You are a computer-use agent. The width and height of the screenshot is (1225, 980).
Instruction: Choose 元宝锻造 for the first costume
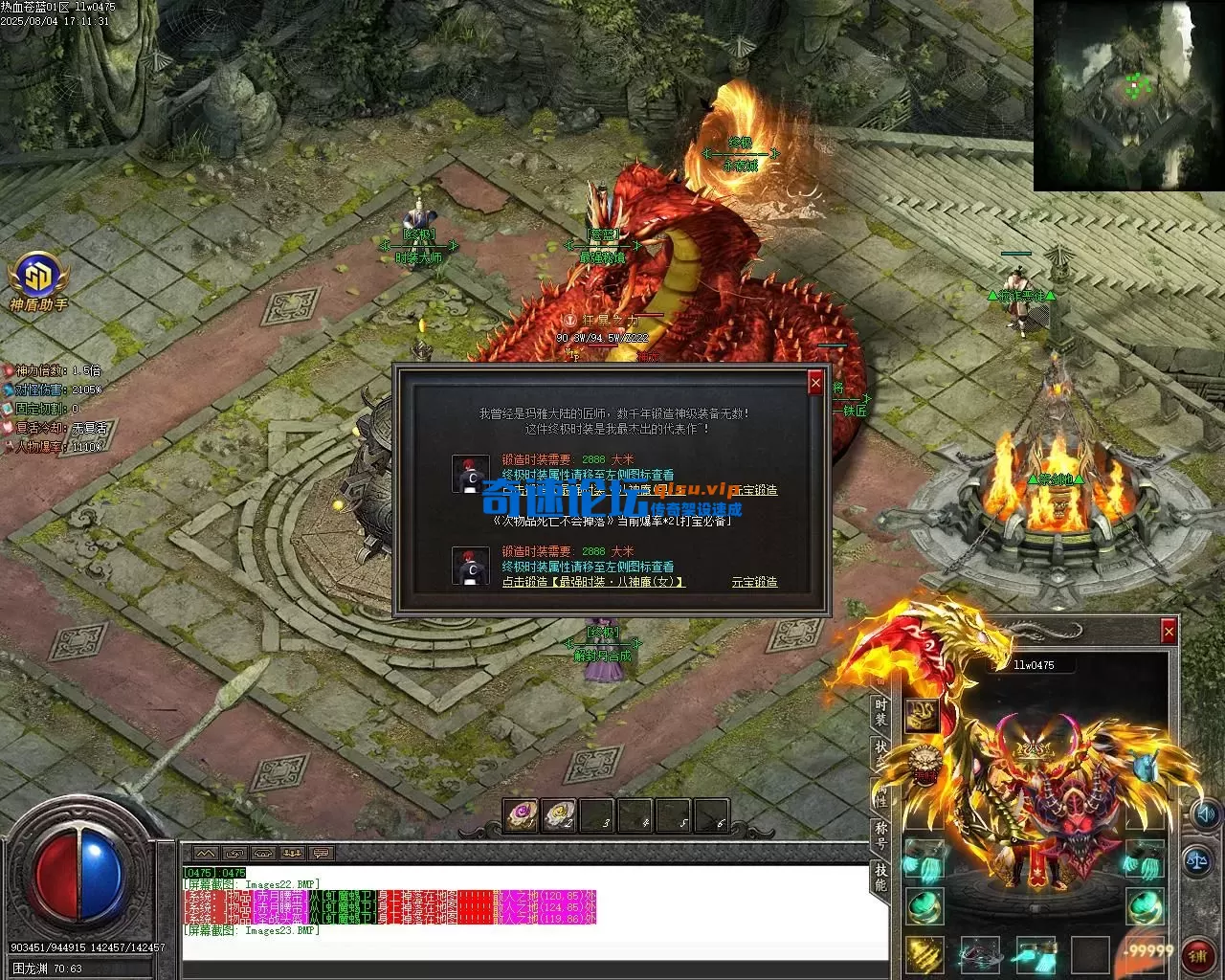754,490
